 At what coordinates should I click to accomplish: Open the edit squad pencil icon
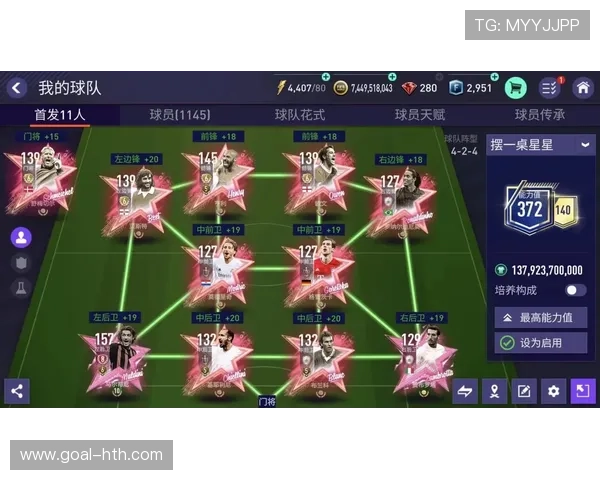tap(524, 391)
